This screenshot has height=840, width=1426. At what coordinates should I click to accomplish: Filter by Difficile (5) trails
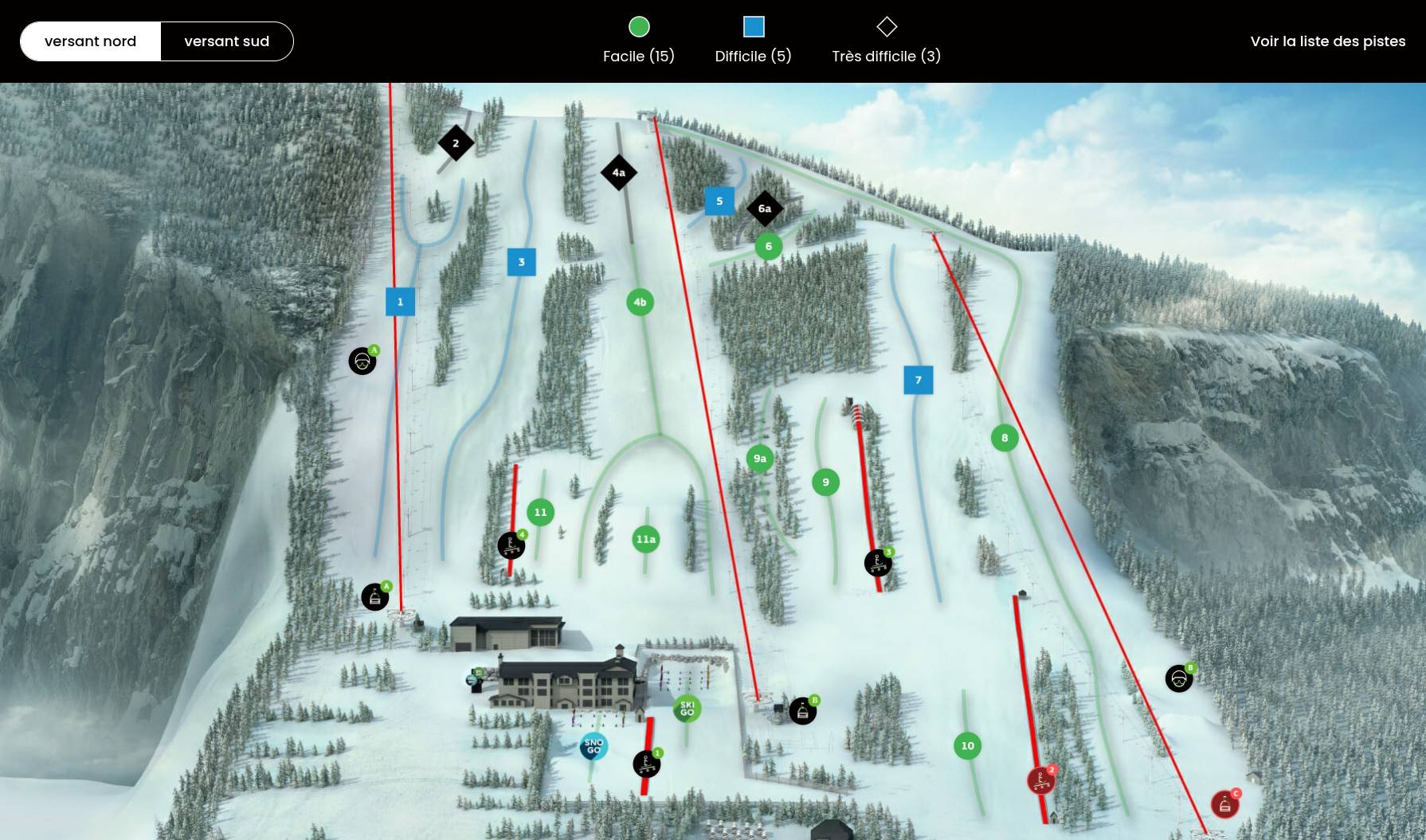753,41
